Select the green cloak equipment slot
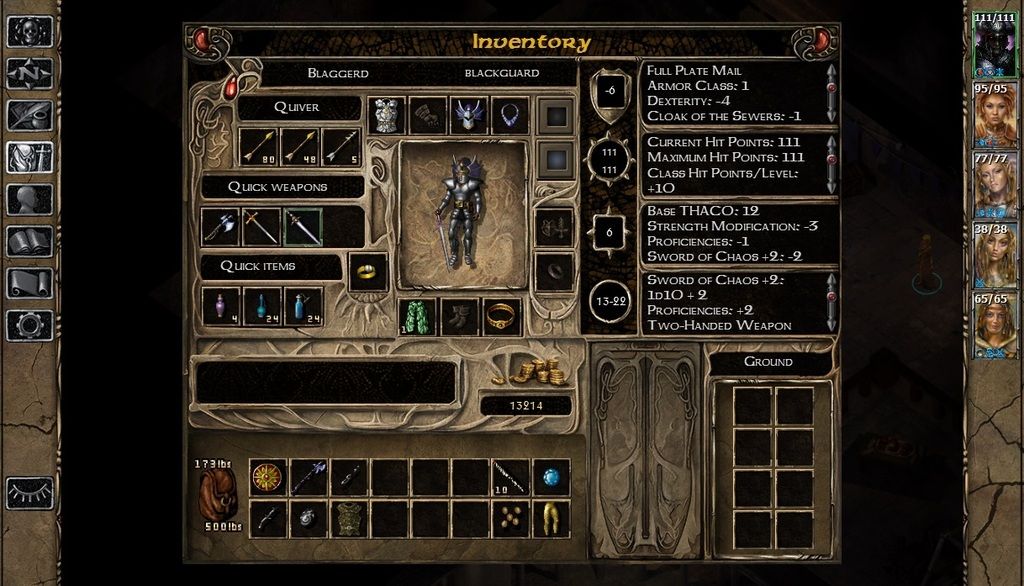The height and width of the screenshot is (586, 1024). (418, 317)
